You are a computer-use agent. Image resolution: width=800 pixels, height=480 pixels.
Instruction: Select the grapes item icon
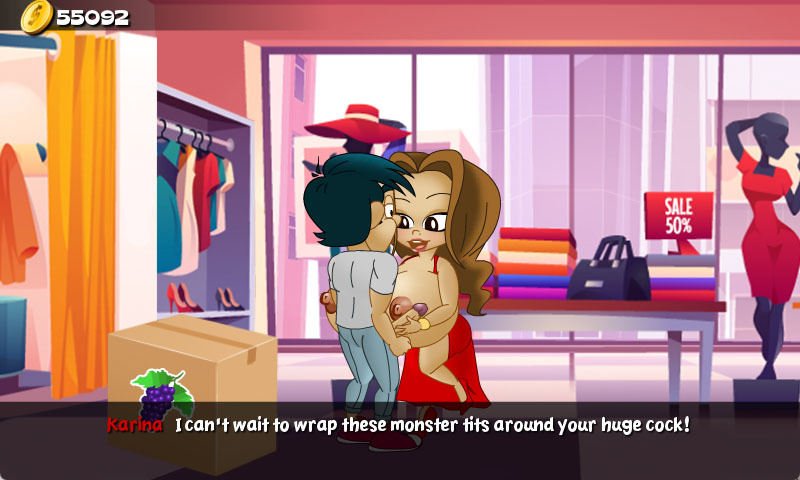(162, 396)
